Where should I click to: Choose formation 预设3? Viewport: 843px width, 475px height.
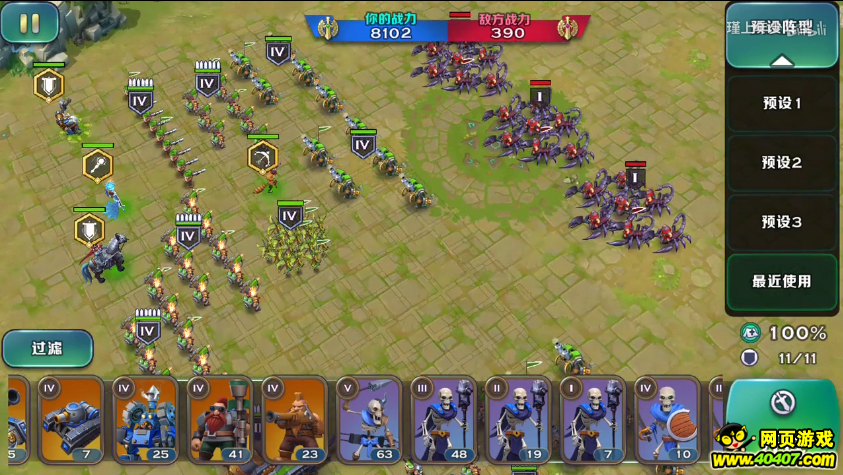[x=781, y=222]
